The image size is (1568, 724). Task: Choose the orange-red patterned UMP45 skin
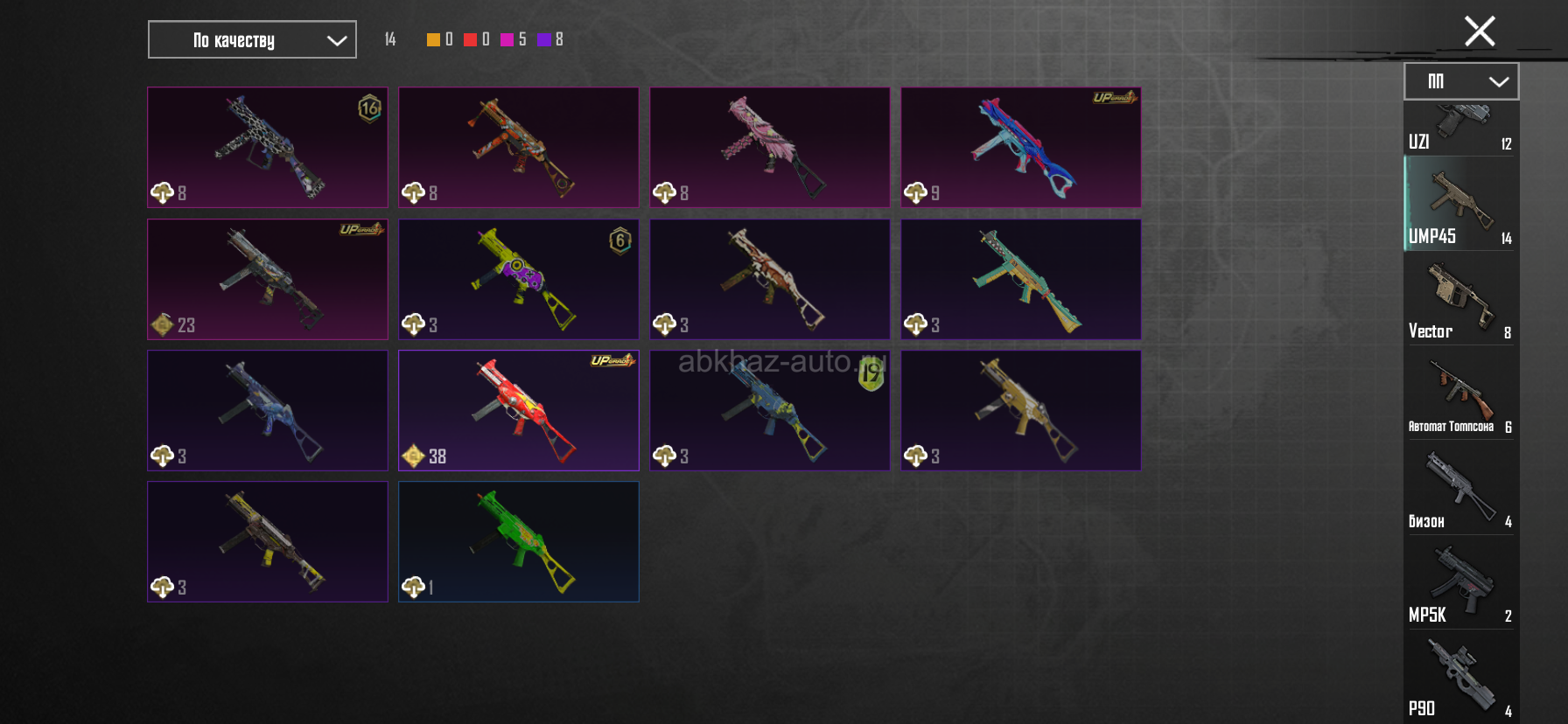[519, 147]
